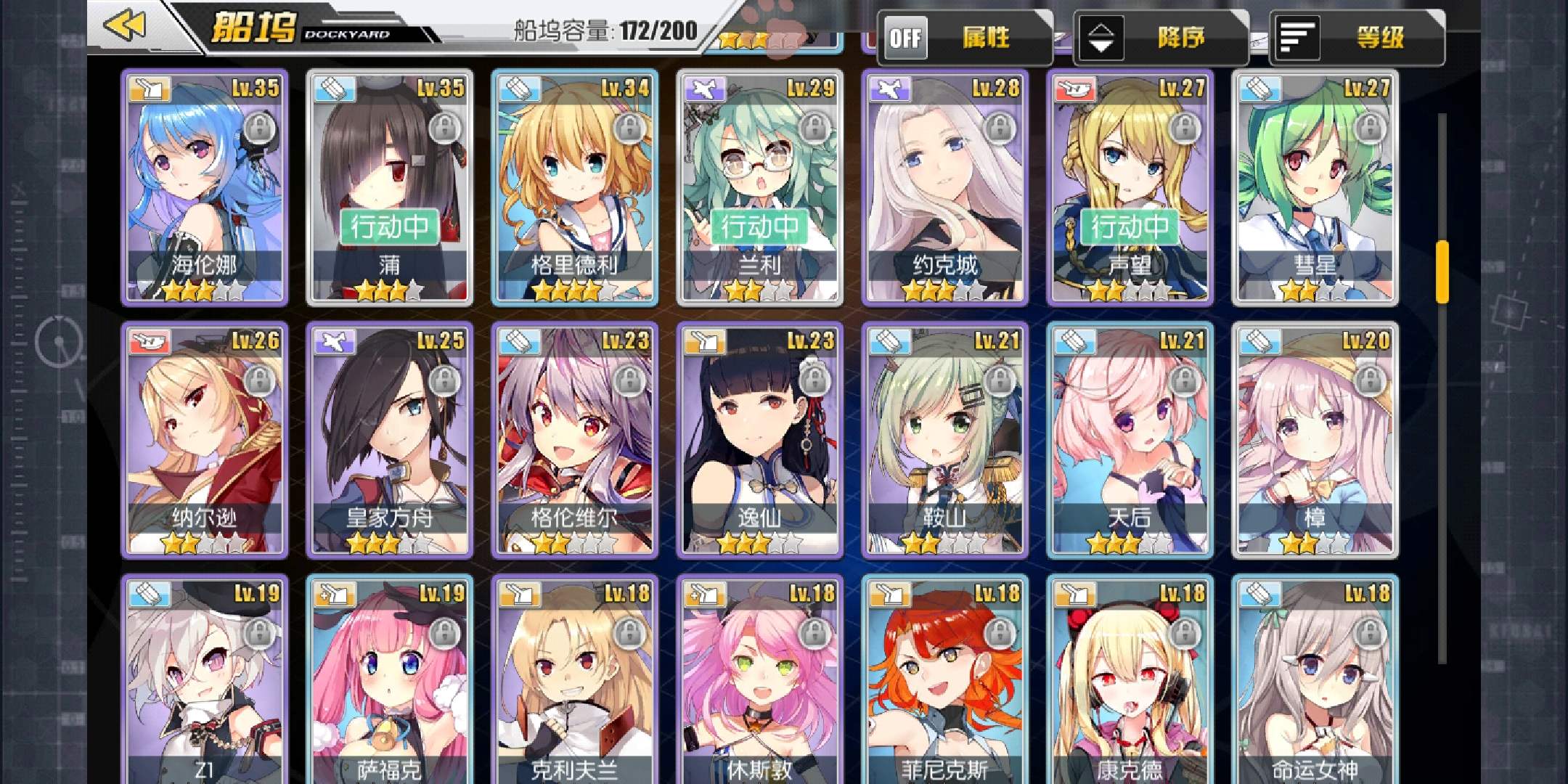Open the 纳尔逊 ship card

point(205,440)
